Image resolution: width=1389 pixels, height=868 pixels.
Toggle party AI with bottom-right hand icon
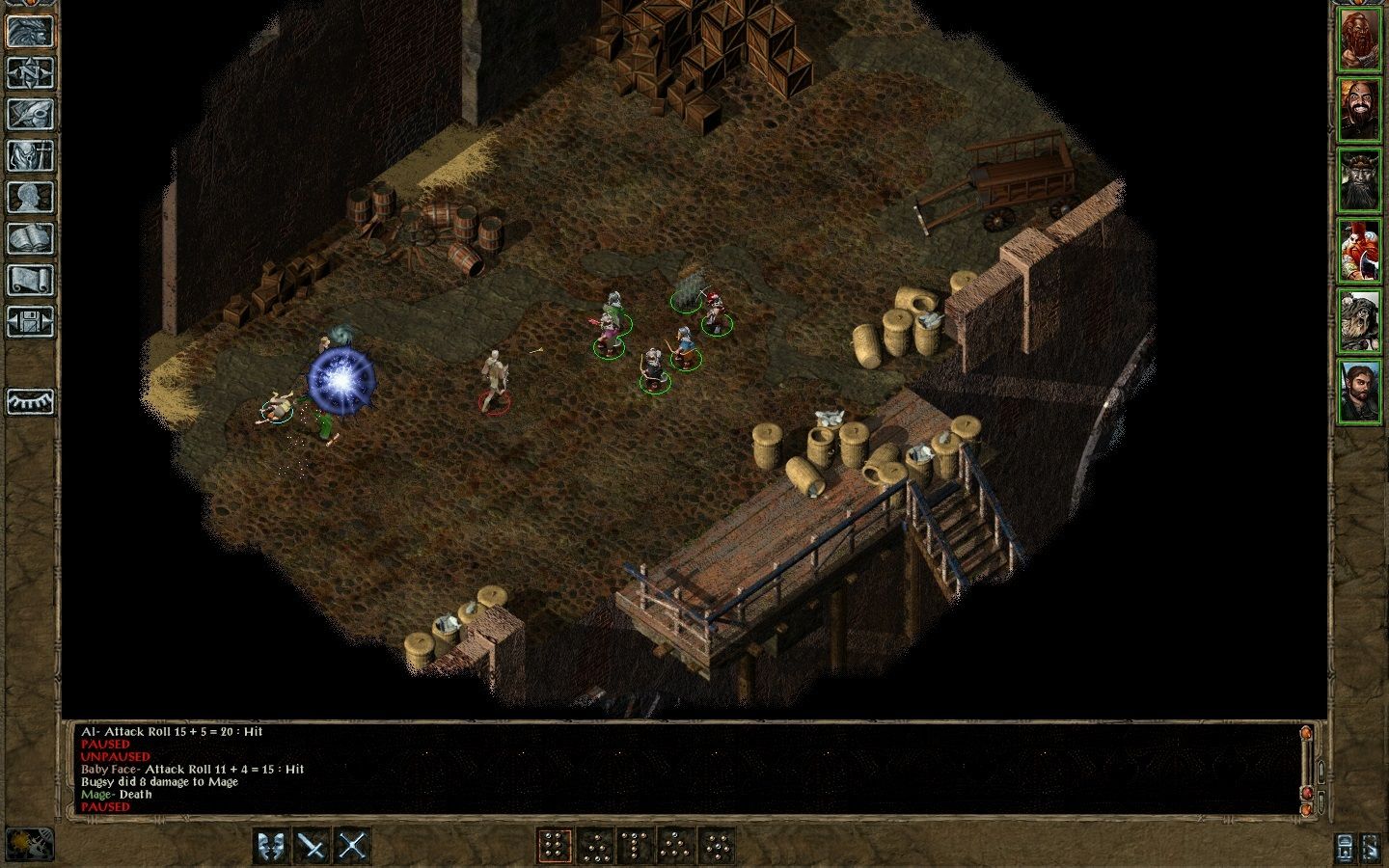1372,847
